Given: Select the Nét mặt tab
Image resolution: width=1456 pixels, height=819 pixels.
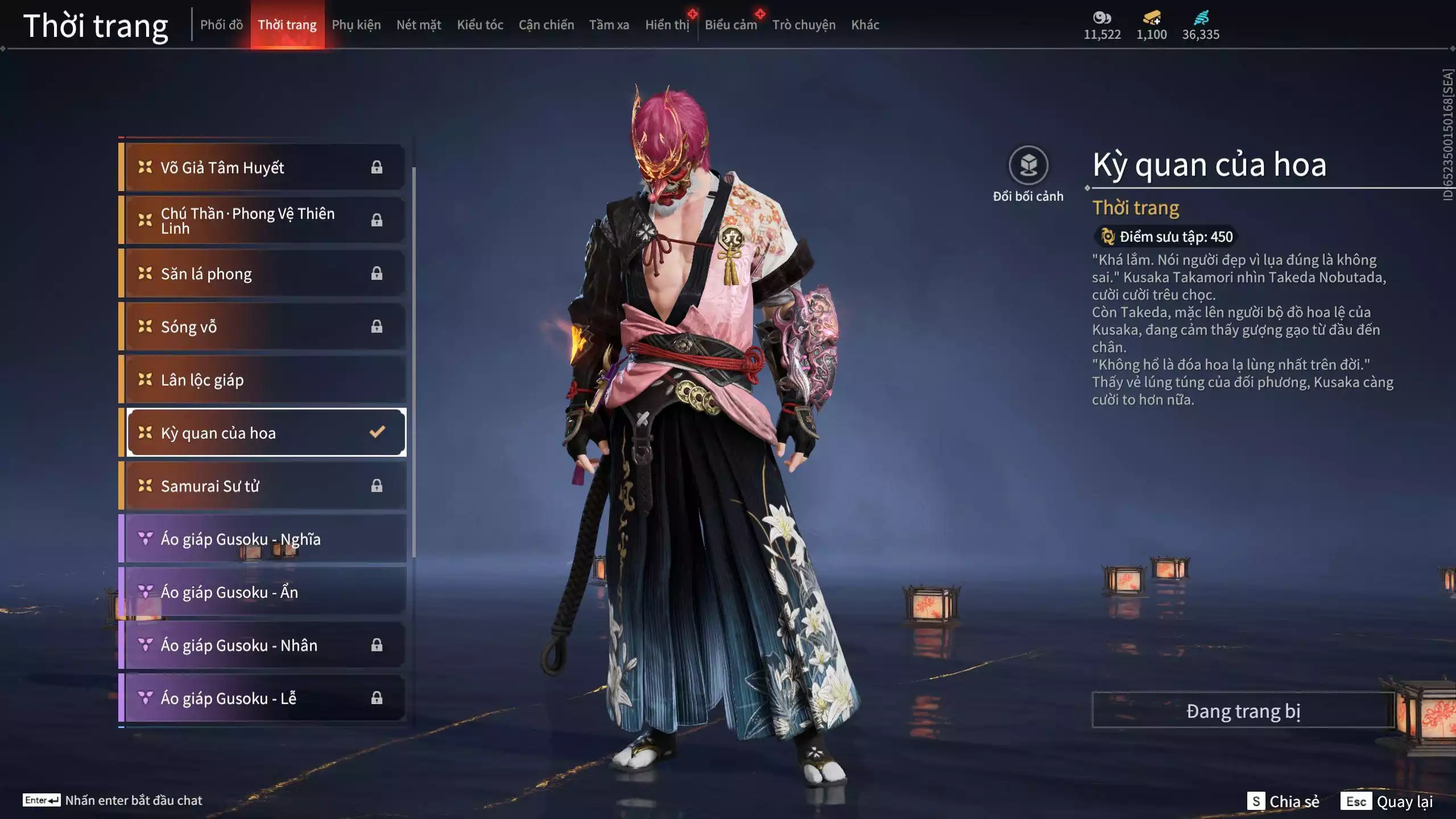Looking at the screenshot, I should [419, 25].
